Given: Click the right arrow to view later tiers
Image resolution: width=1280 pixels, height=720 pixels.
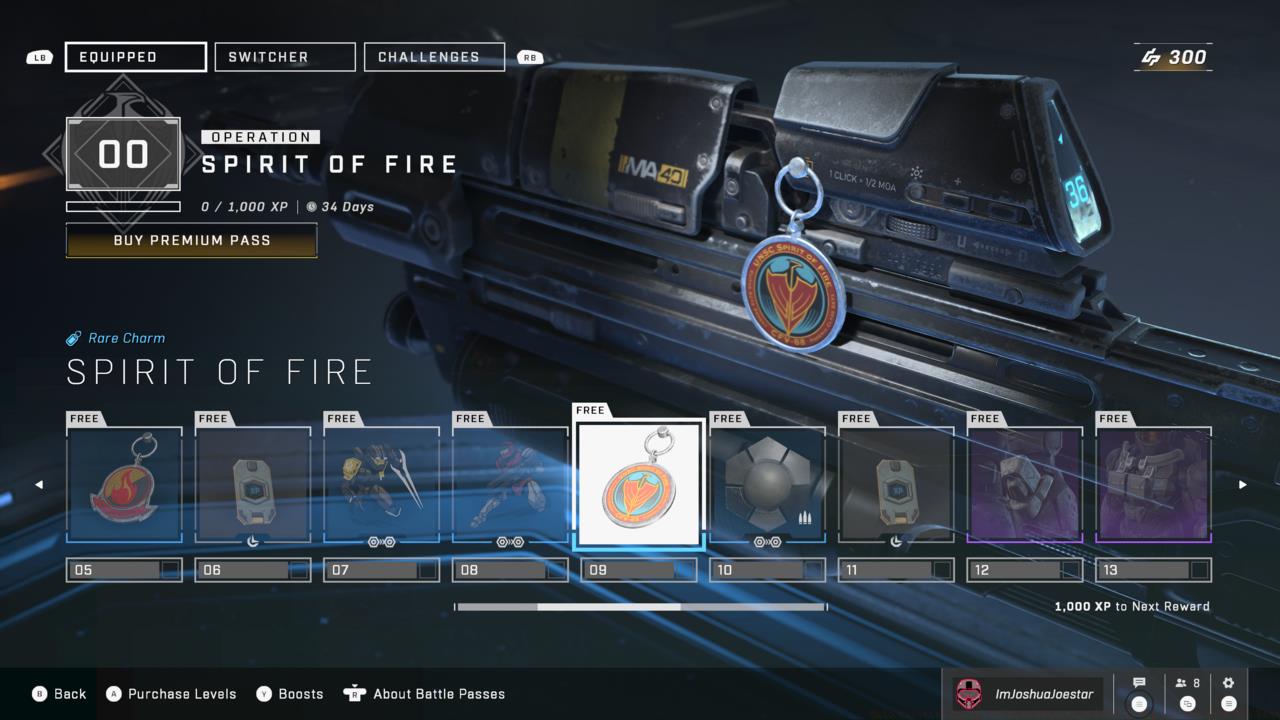Looking at the screenshot, I should [1242, 484].
